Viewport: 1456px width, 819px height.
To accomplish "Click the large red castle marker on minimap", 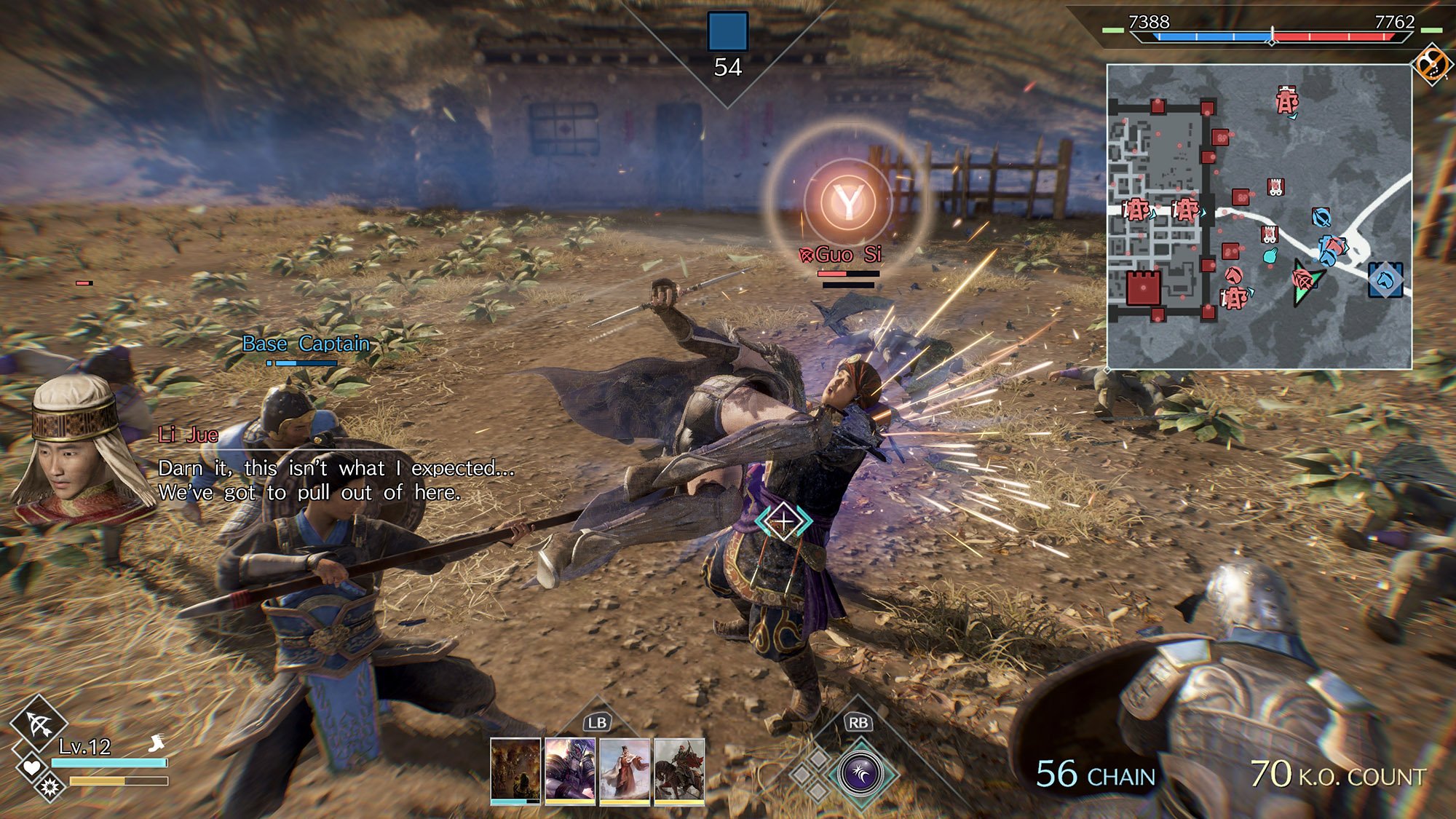I will 1143,288.
